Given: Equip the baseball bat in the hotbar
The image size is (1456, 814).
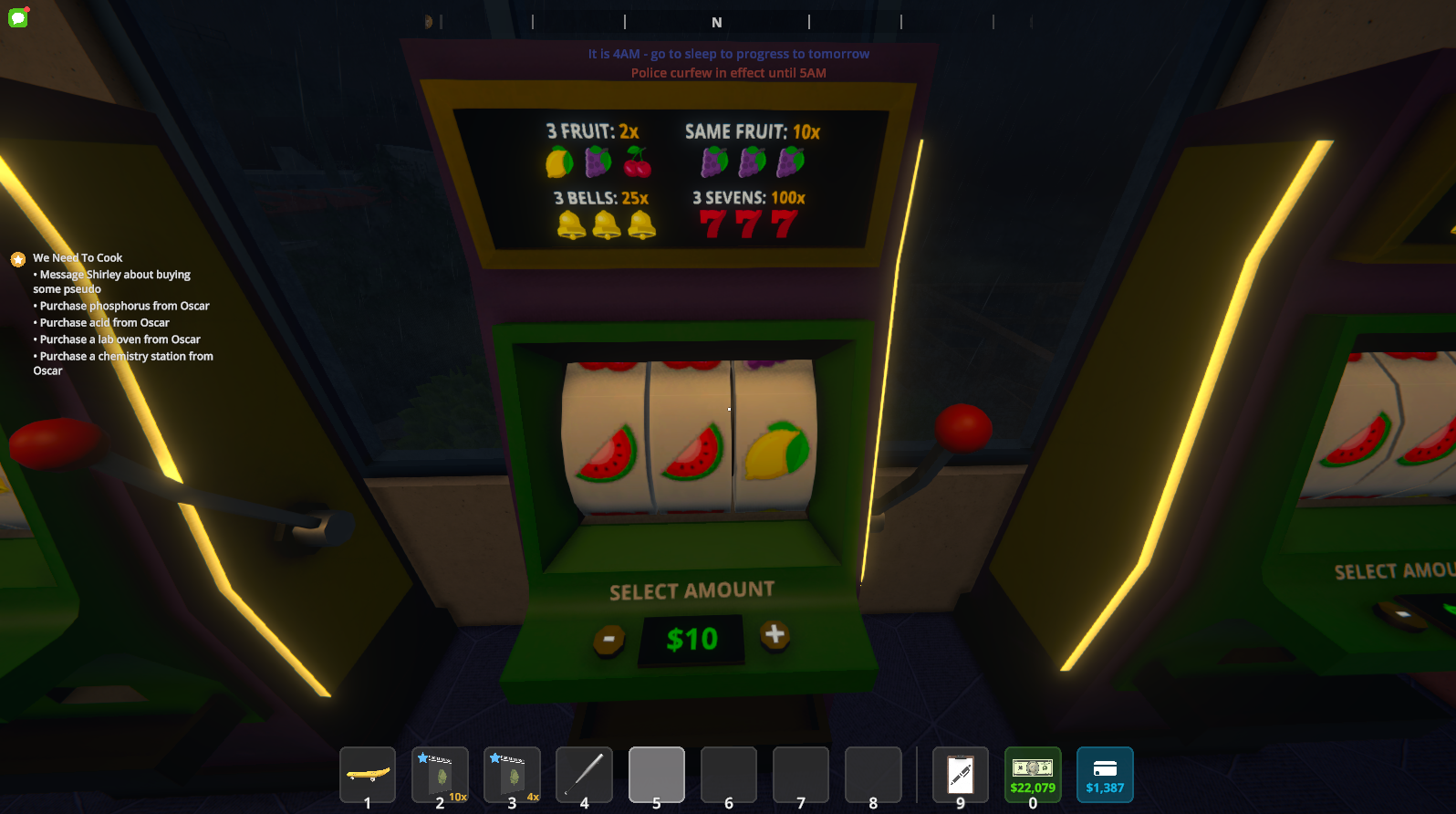Looking at the screenshot, I should tap(584, 774).
